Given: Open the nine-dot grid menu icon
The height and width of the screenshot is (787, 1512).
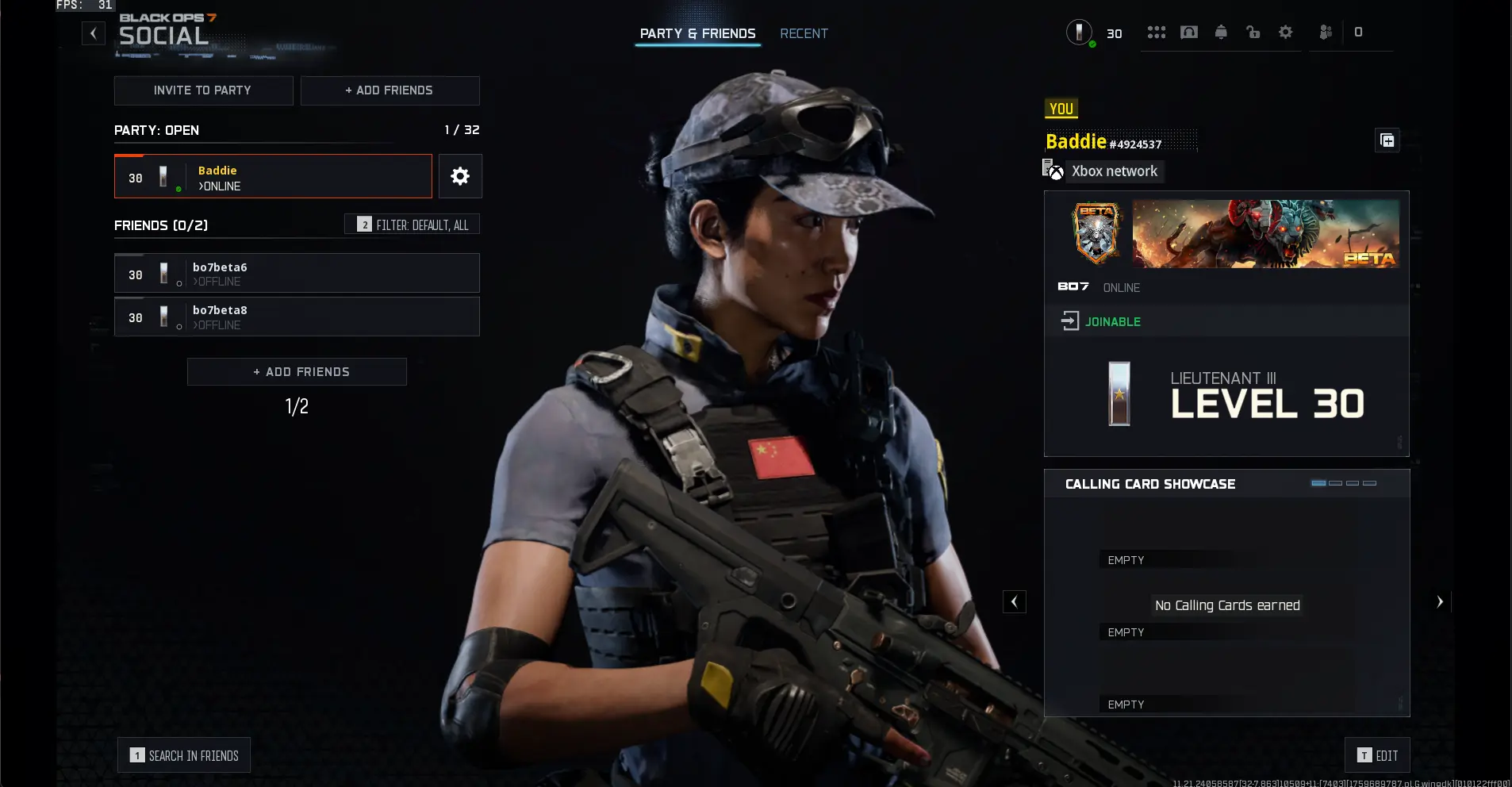Looking at the screenshot, I should tap(1156, 33).
